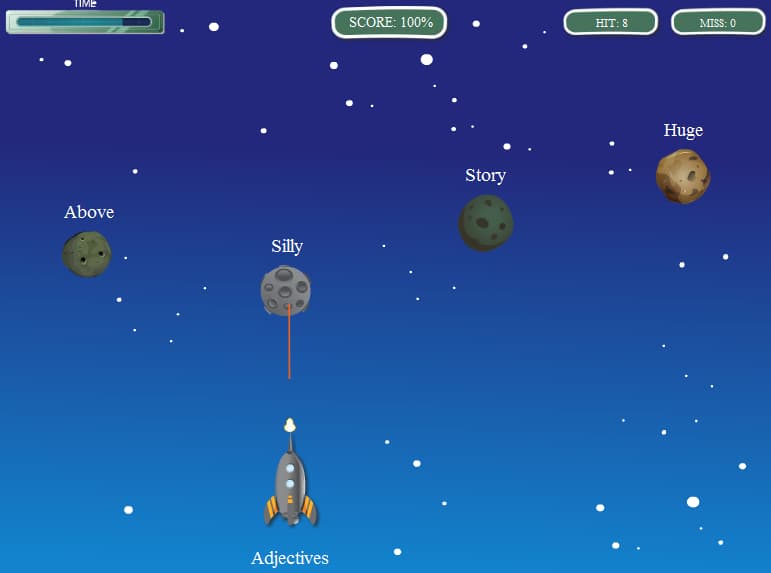Select the brown asteroid labeled Huge

[x=683, y=176]
